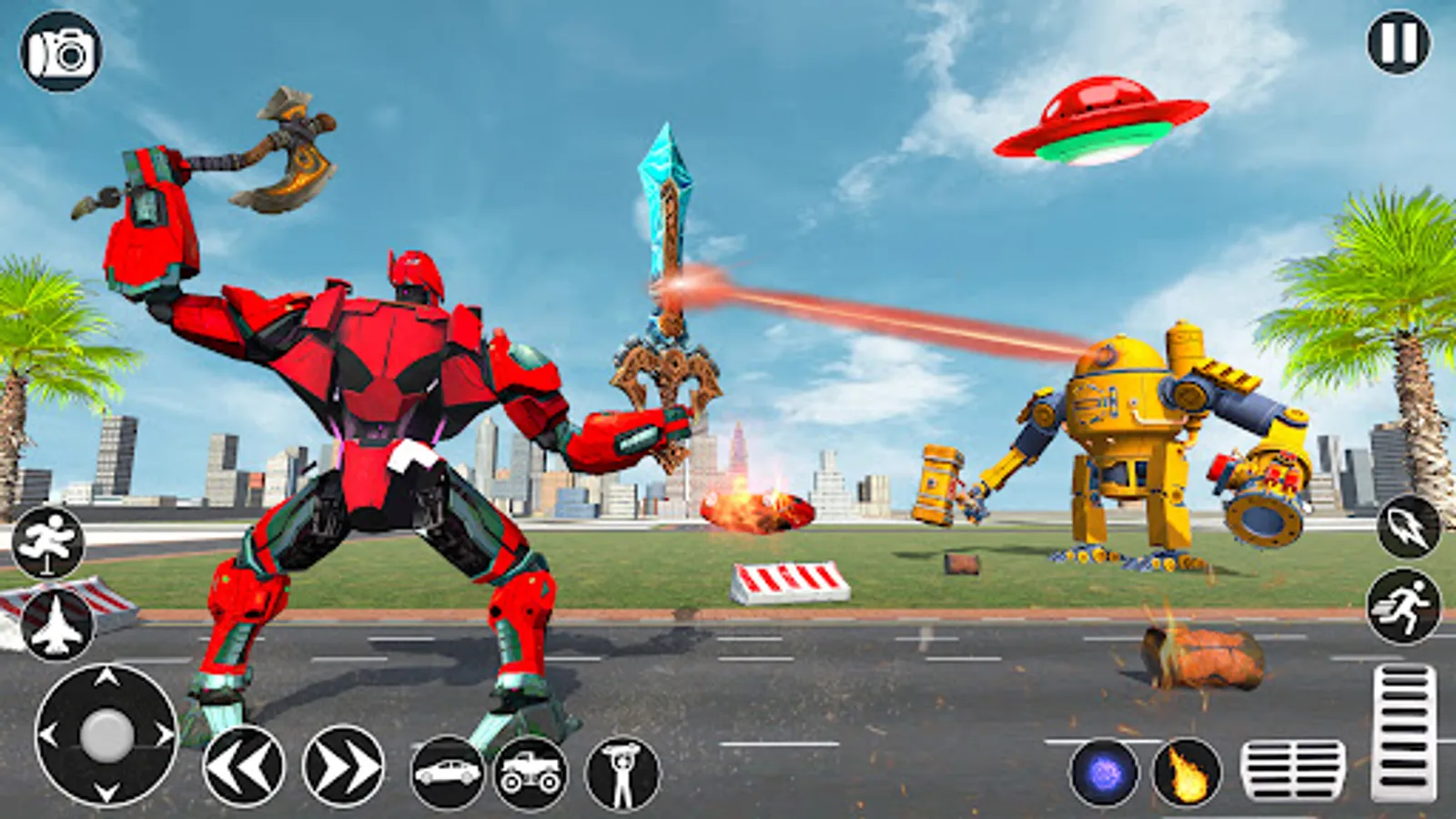Viewport: 1456px width, 819px height.
Task: Transform into the monster truck
Action: point(531,773)
